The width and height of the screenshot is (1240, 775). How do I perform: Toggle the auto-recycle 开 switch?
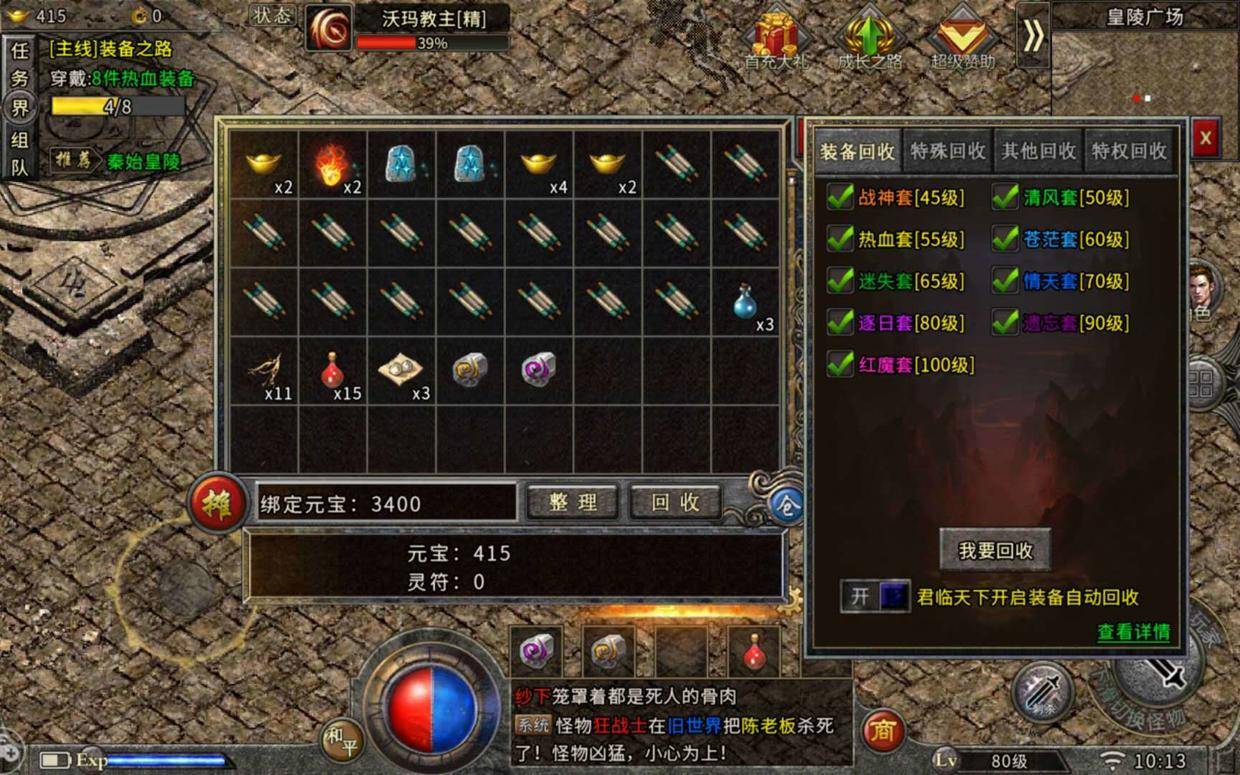coord(875,597)
